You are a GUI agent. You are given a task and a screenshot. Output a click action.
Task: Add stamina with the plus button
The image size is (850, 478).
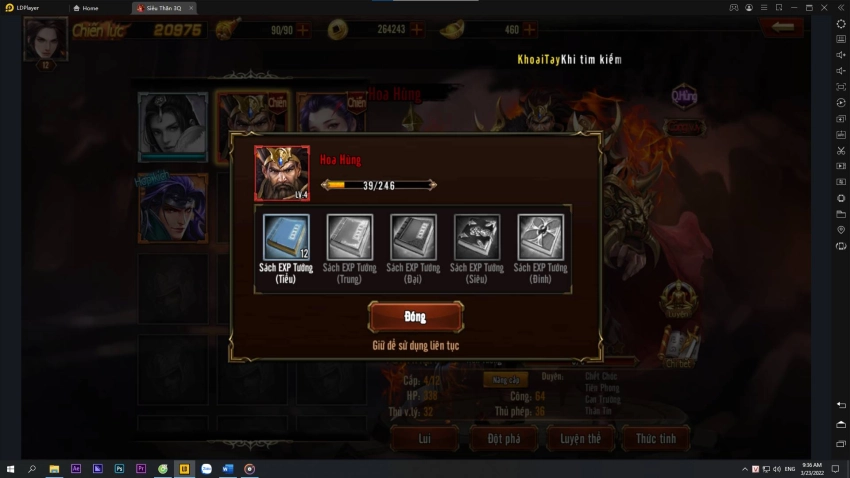click(x=304, y=30)
